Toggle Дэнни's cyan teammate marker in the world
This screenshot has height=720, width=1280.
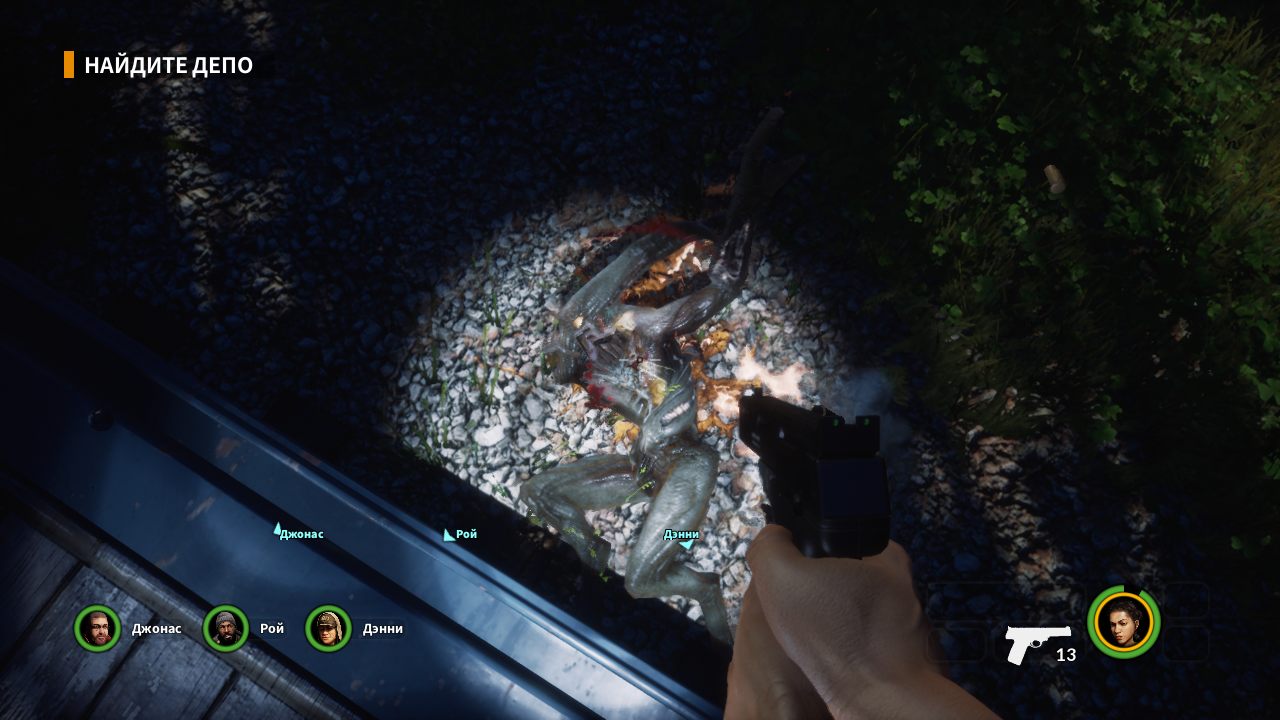tap(687, 544)
